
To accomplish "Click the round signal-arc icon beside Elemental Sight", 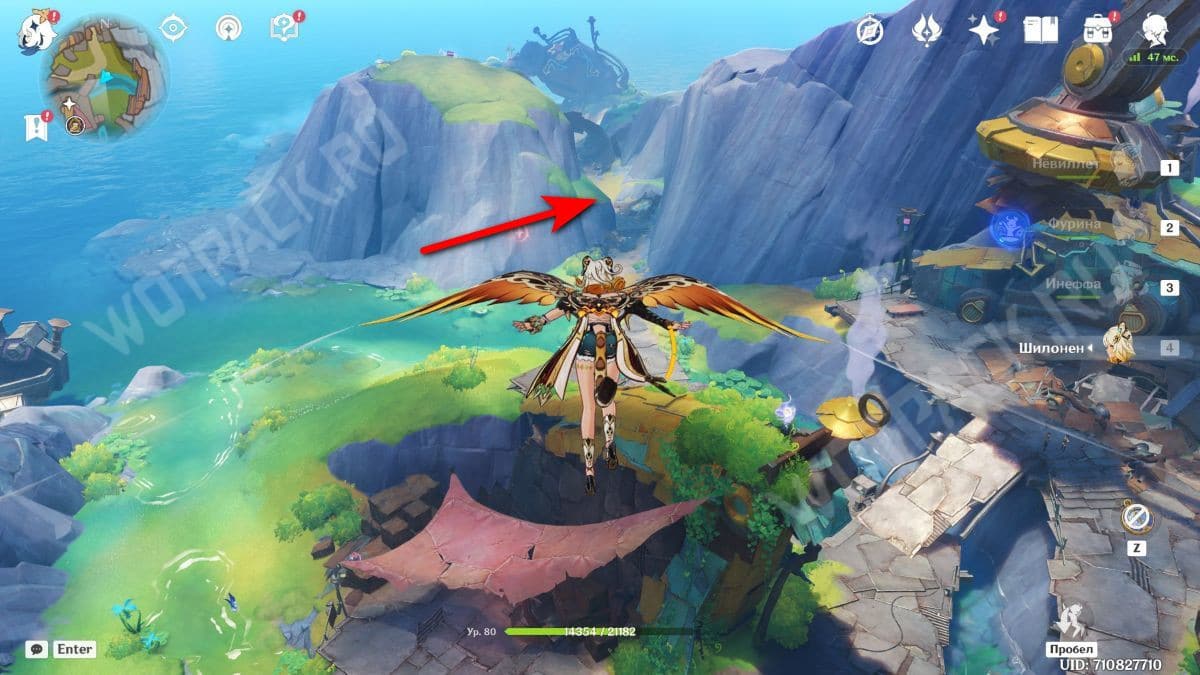I will (x=229, y=27).
